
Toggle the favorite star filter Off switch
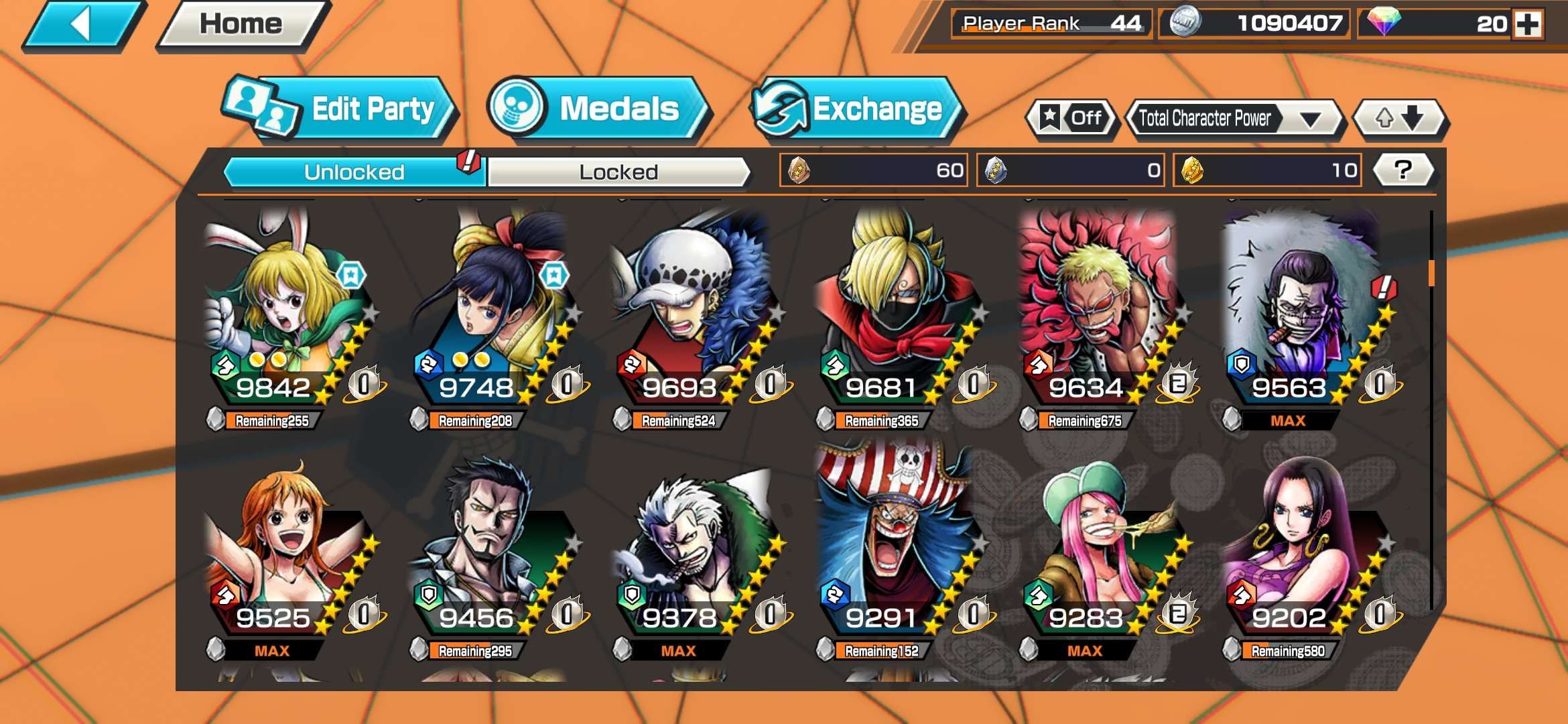click(1072, 118)
